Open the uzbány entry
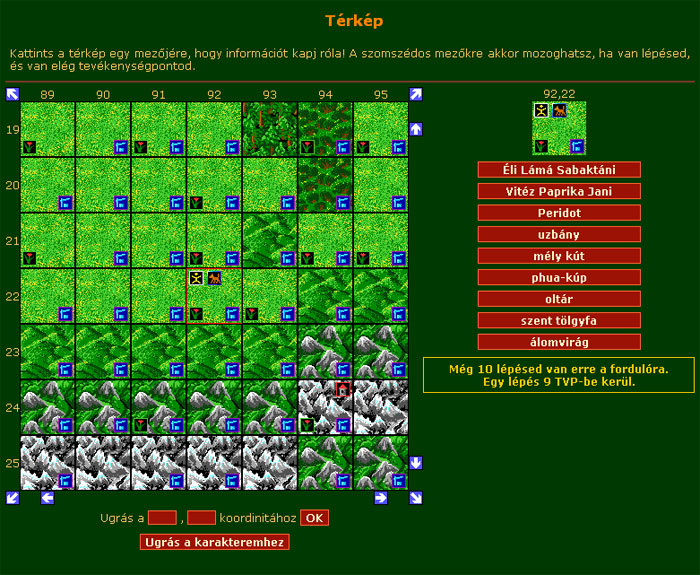The image size is (700, 575). [559, 234]
